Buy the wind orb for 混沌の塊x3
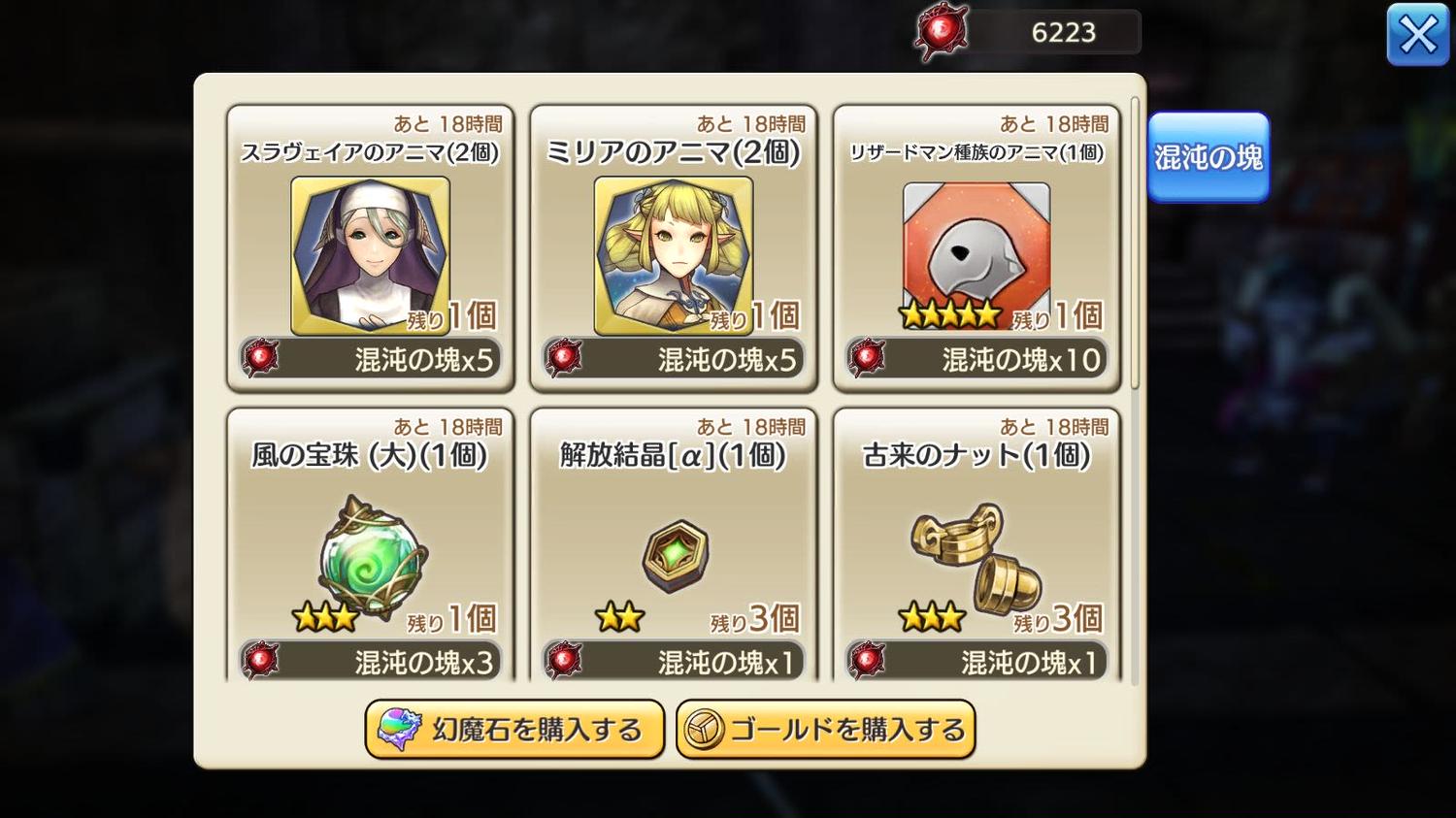 (371, 663)
